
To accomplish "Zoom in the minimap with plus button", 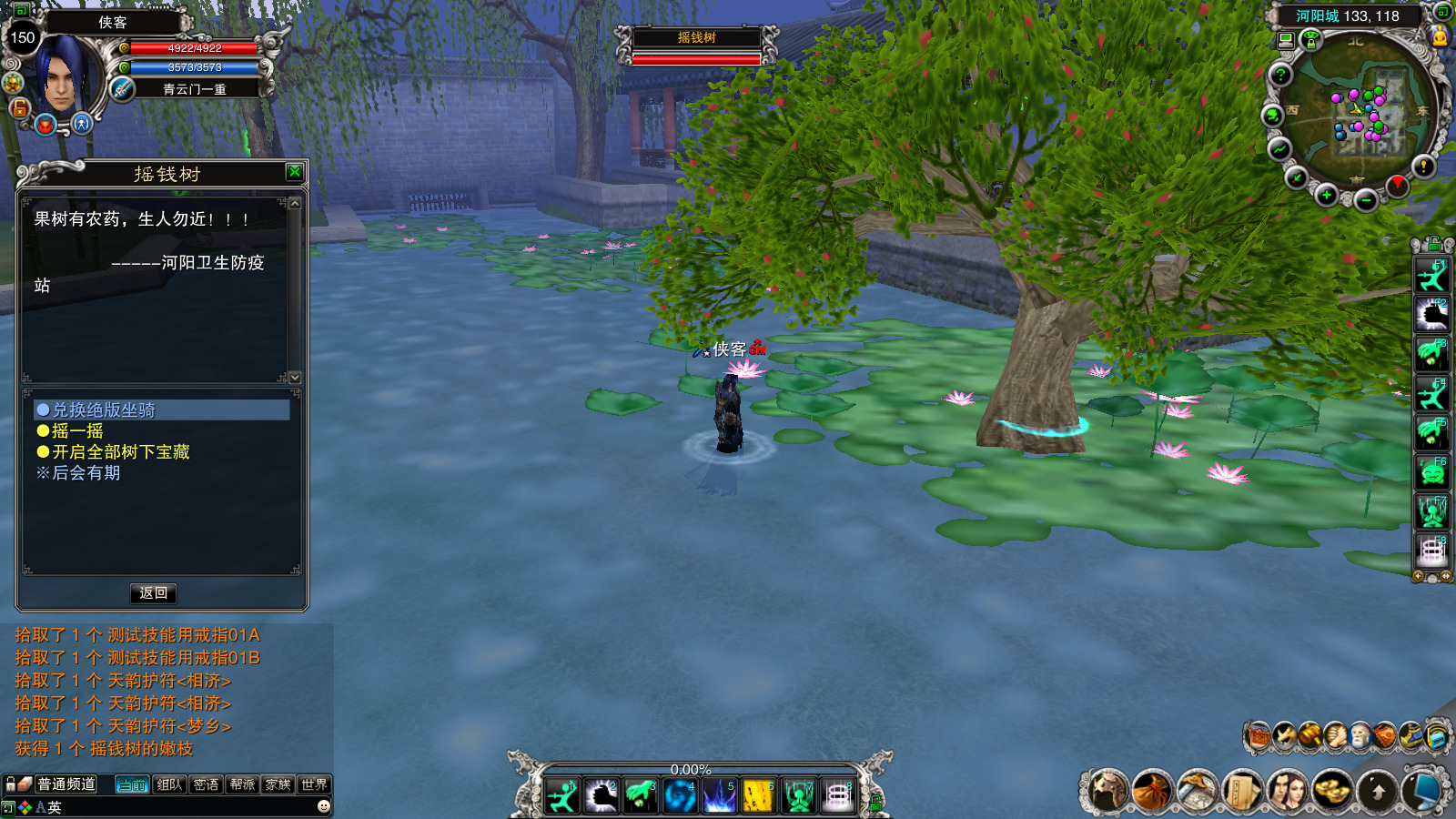I will [1327, 195].
